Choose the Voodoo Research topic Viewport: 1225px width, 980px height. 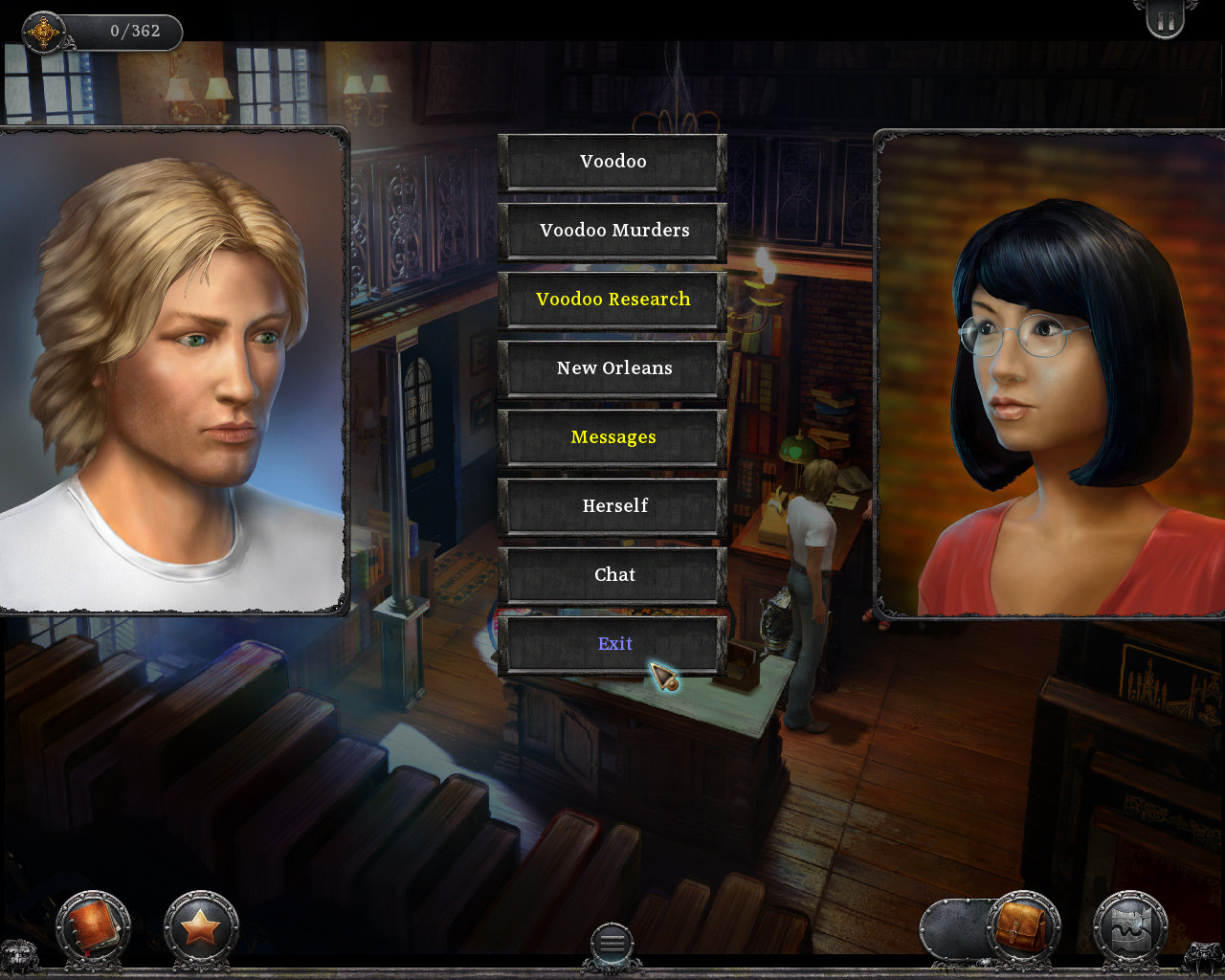(612, 300)
